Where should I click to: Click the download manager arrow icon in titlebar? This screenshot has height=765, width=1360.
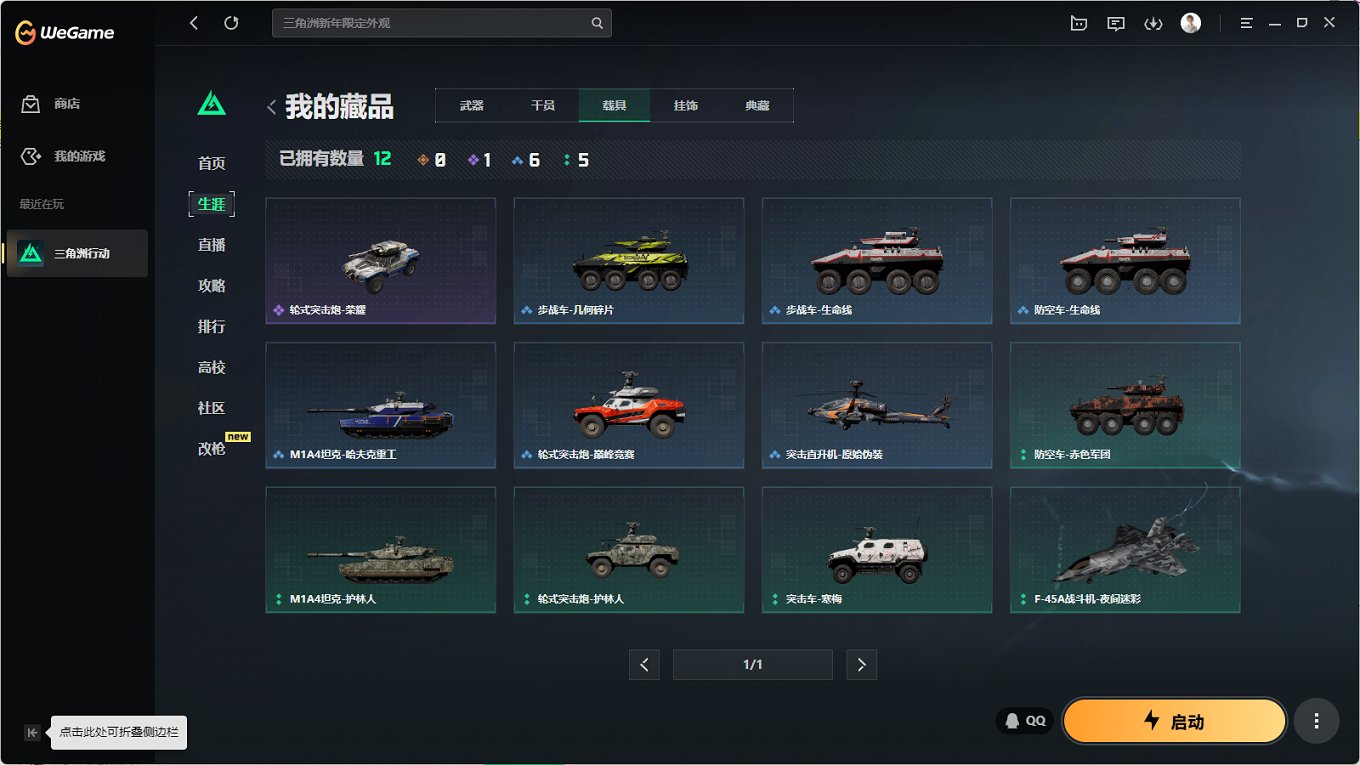[1153, 22]
